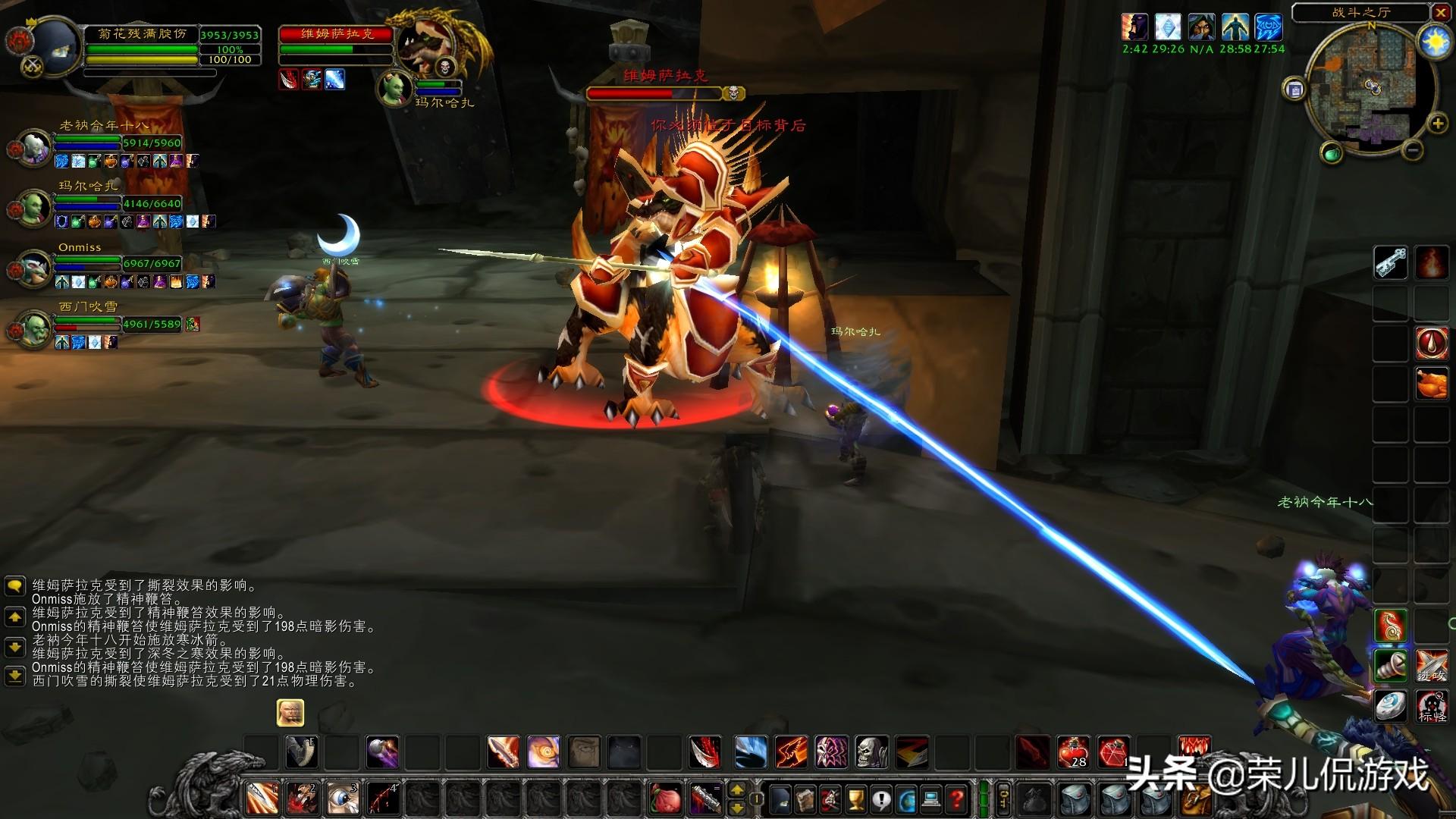Open the chat speech bubble menu
Viewport: 1456px width, 819px height.
pos(14,586)
